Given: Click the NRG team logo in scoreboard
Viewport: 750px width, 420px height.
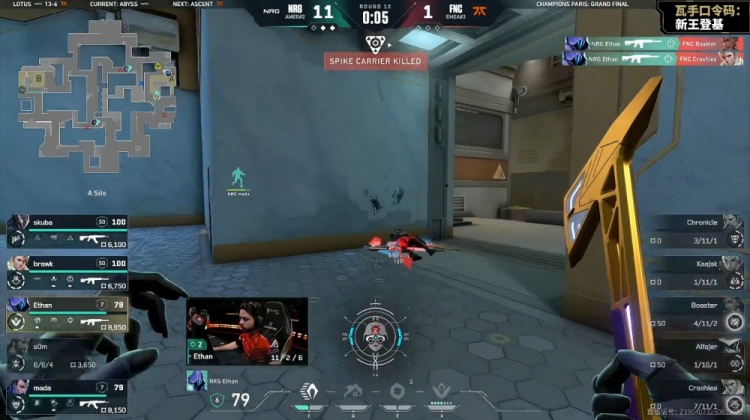Looking at the screenshot, I should tap(297, 14).
